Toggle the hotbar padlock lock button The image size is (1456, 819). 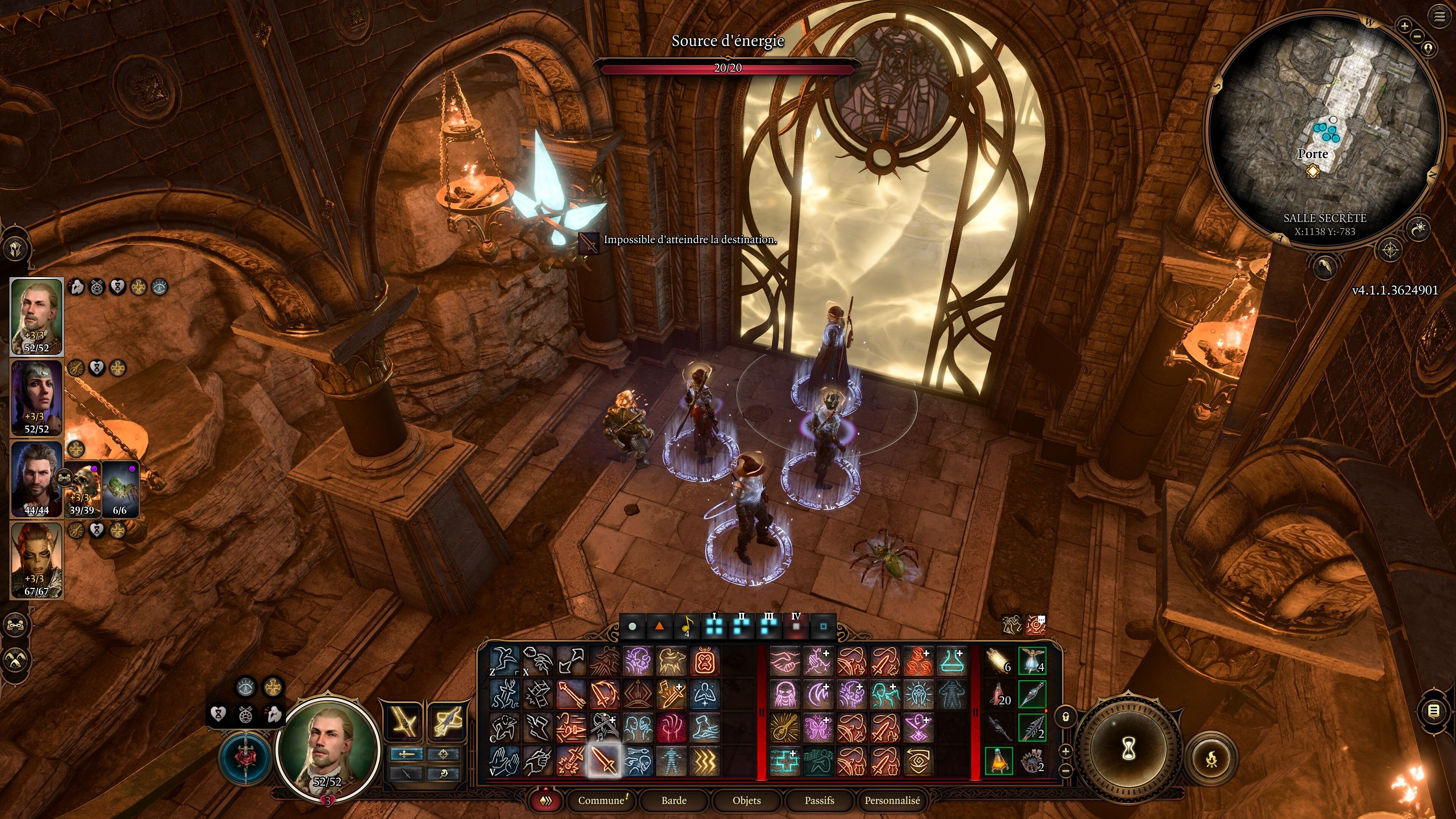pos(1065,717)
